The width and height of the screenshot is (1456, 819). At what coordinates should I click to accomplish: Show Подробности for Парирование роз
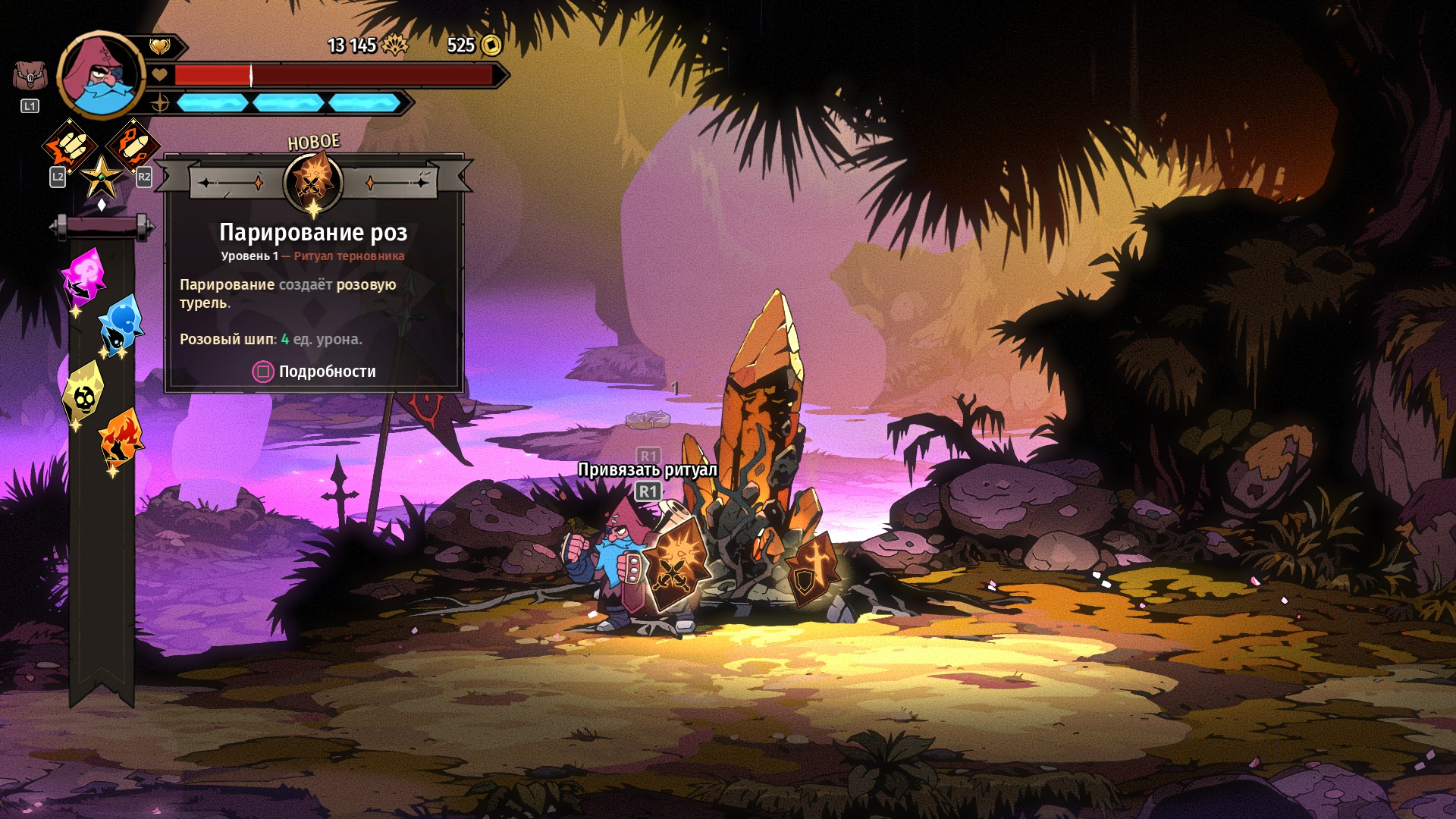(314, 372)
